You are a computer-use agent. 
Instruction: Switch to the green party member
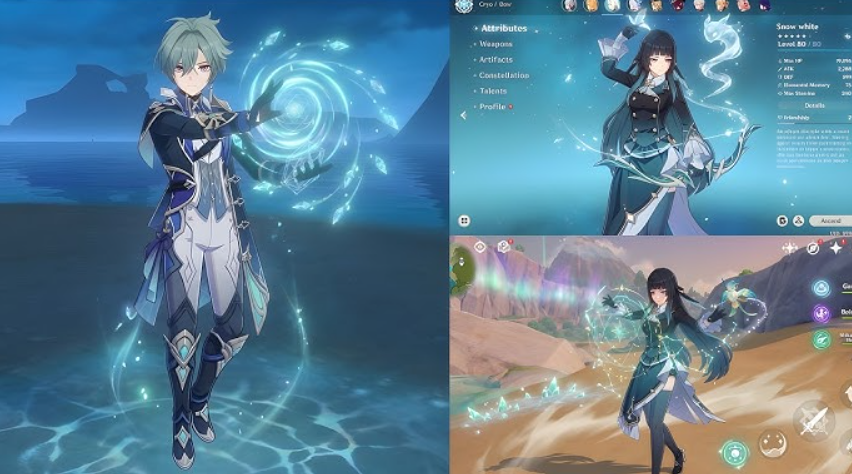coord(822,340)
